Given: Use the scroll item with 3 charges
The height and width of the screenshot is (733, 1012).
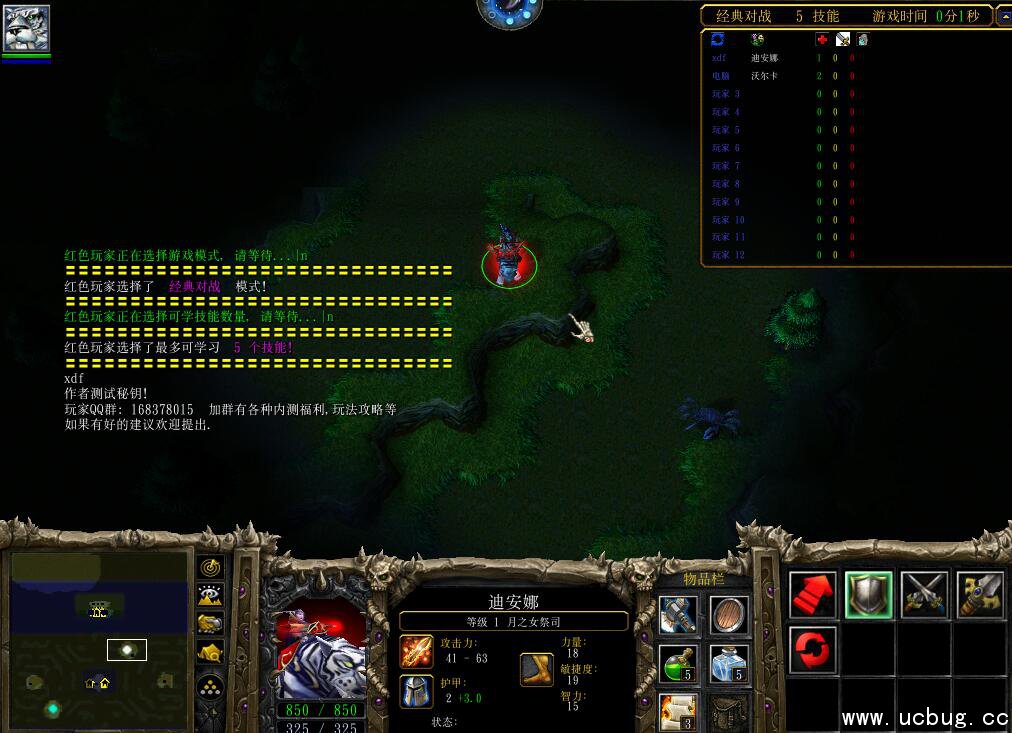Looking at the screenshot, I should (678, 711).
